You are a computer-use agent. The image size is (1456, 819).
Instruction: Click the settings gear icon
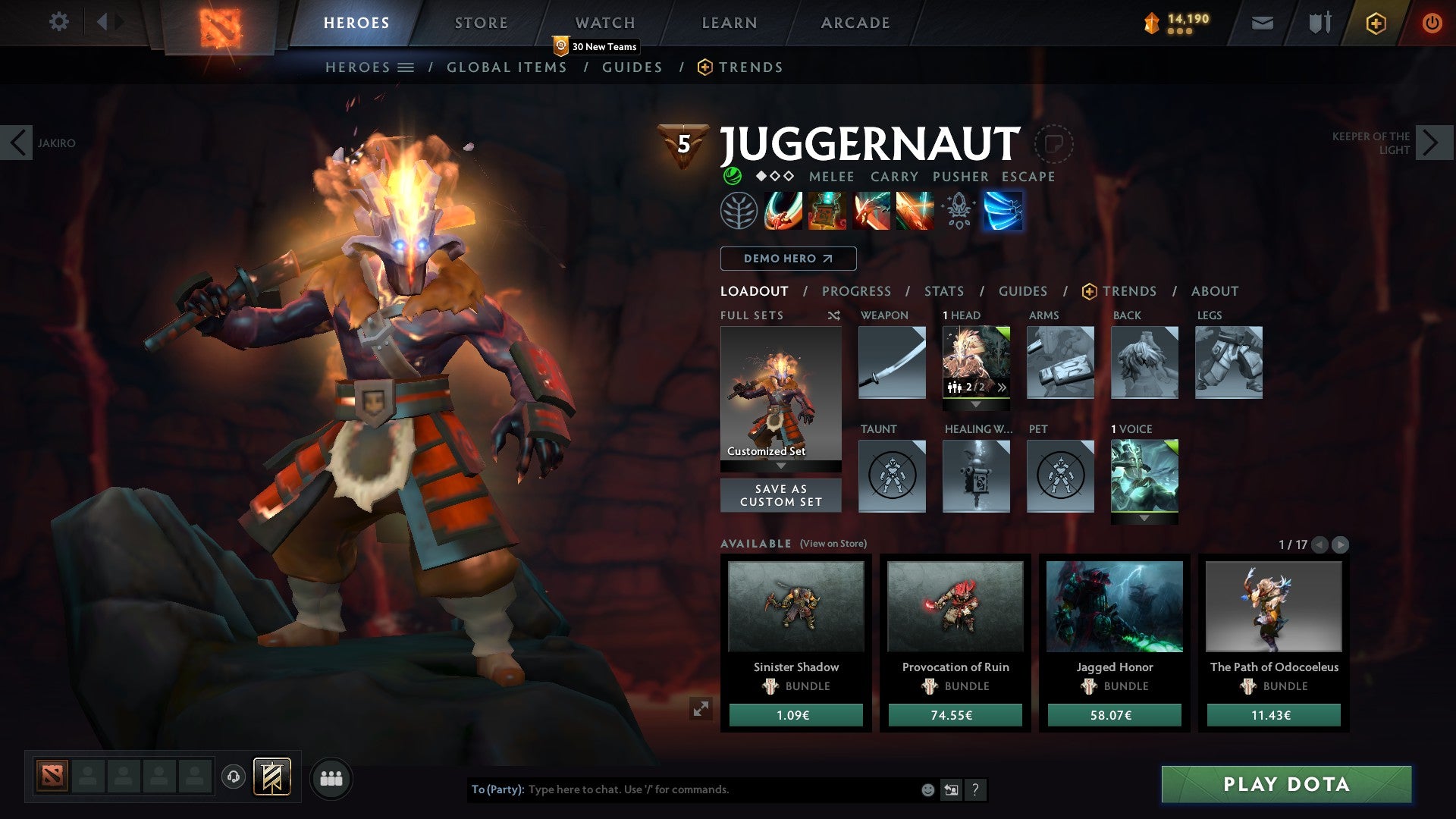pos(58,22)
